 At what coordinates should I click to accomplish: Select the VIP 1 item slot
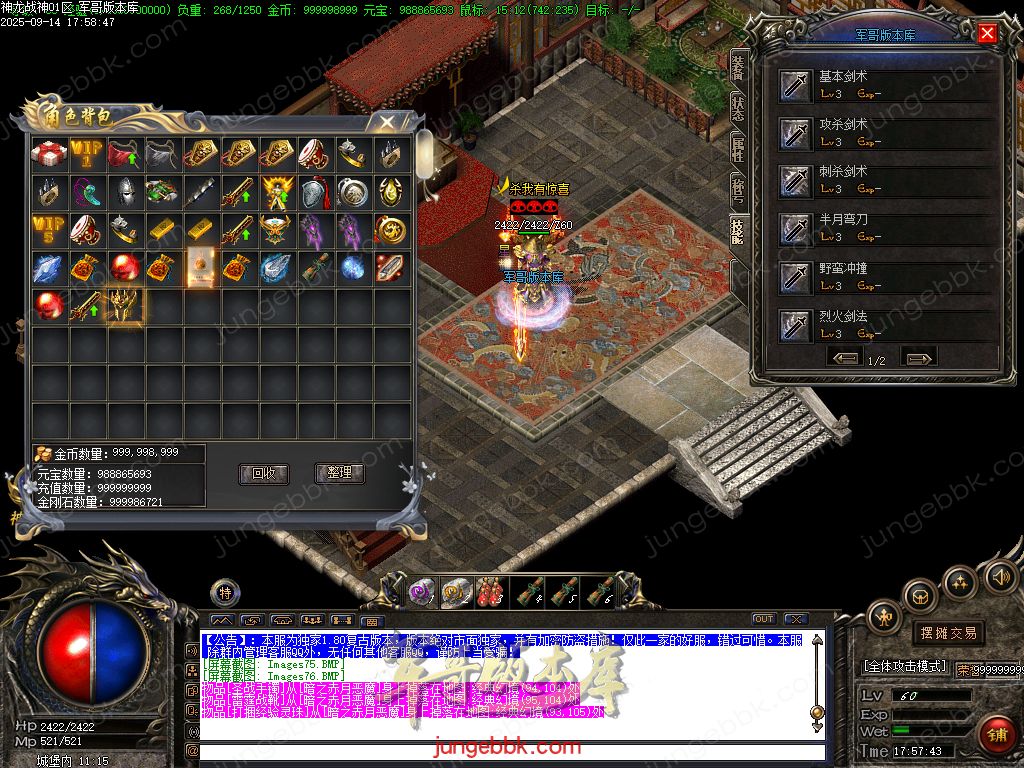pyautogui.click(x=86, y=154)
